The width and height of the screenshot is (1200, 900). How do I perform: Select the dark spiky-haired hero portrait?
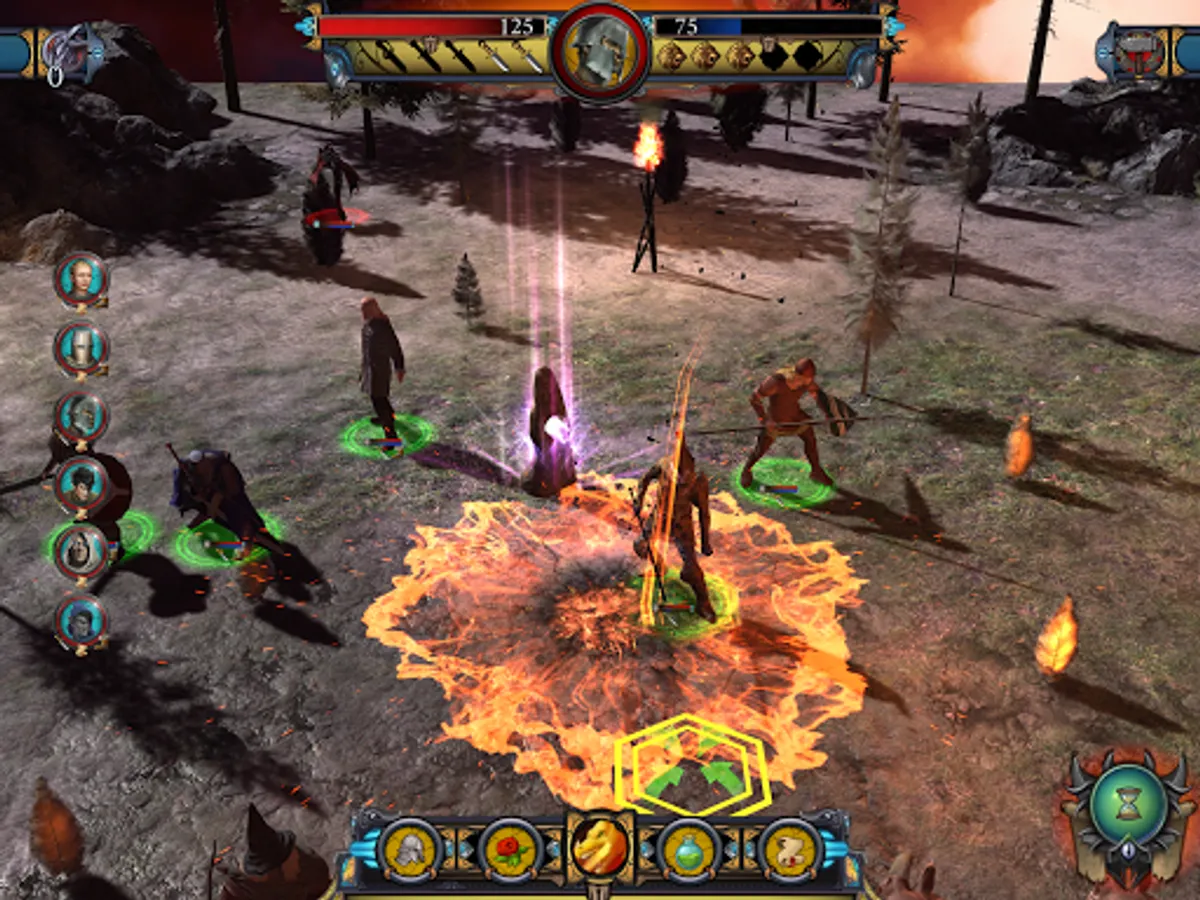(x=81, y=483)
